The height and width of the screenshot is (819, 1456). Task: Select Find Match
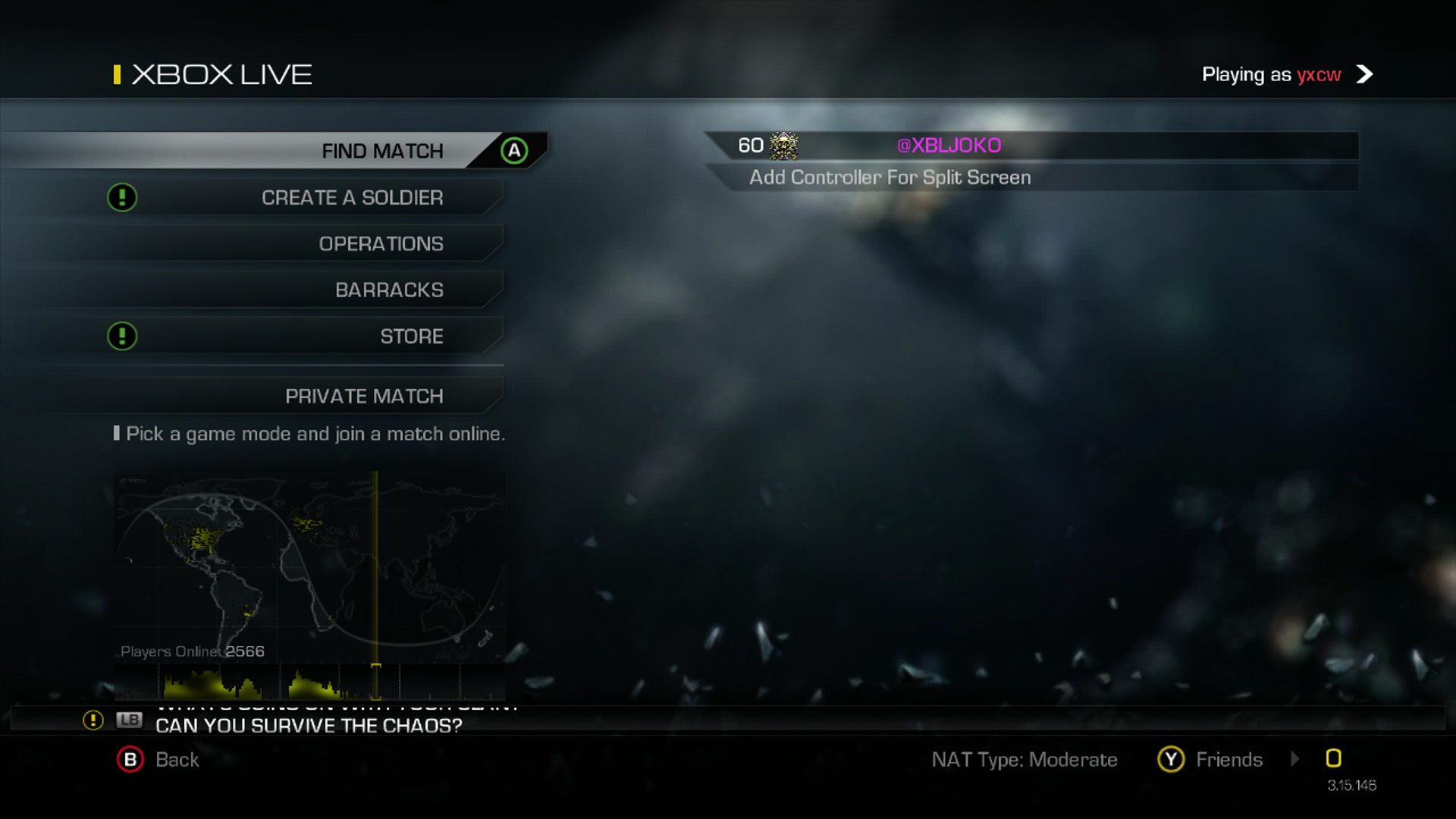point(382,150)
